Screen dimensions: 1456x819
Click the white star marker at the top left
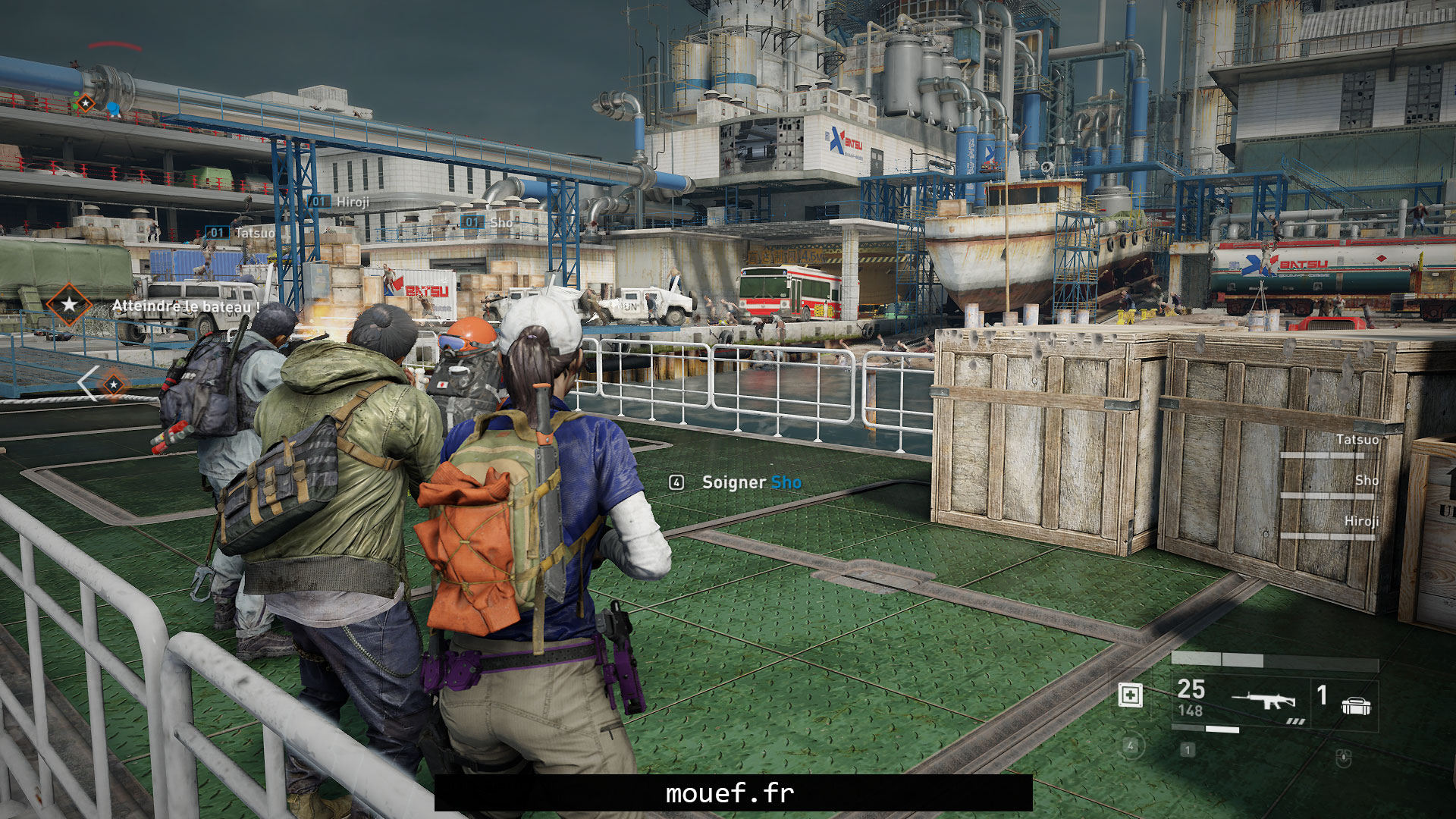[x=86, y=102]
